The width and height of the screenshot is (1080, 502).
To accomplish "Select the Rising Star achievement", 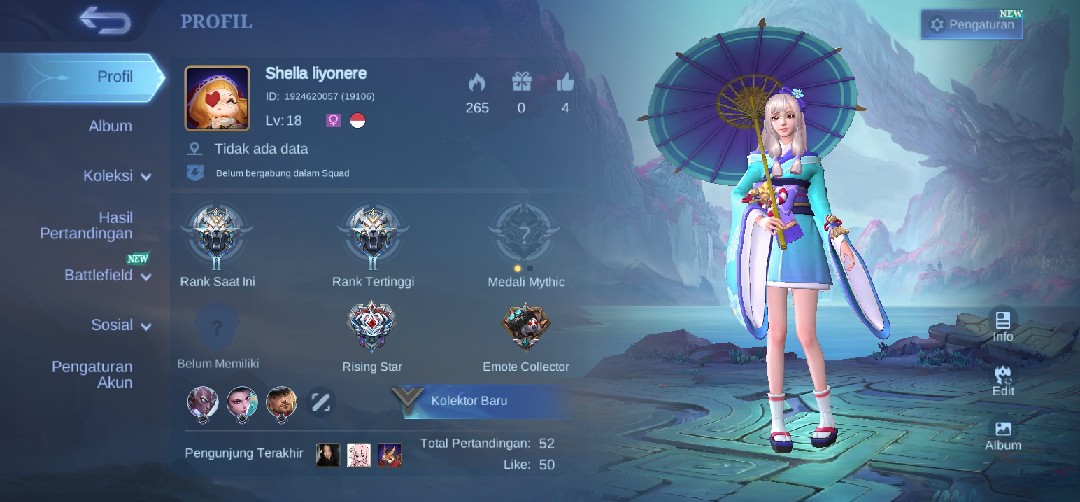I will [372, 328].
